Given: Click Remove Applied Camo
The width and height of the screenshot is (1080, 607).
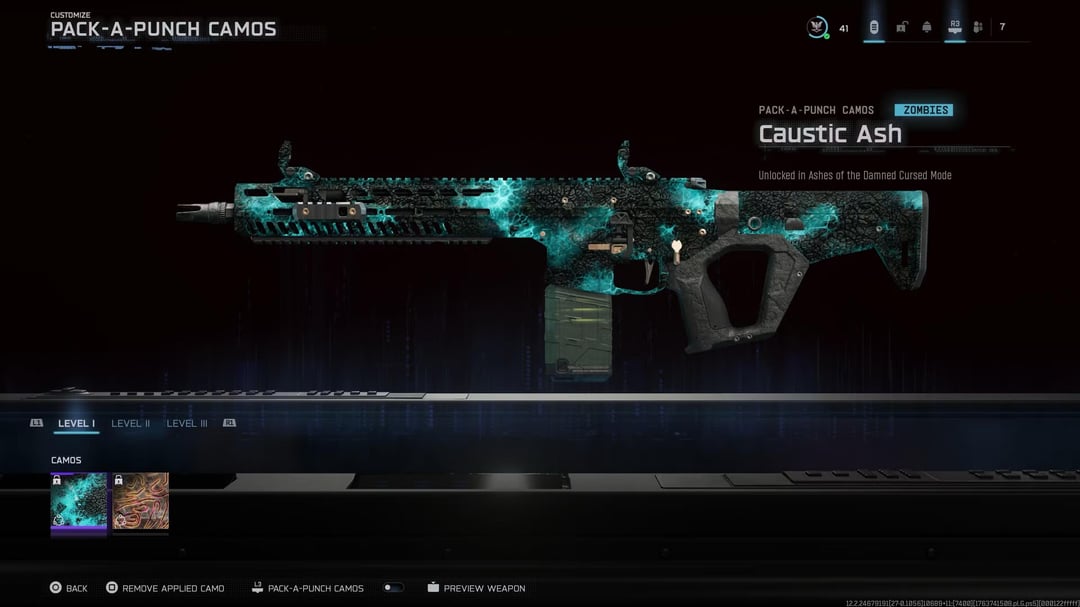Looking at the screenshot, I should [165, 588].
